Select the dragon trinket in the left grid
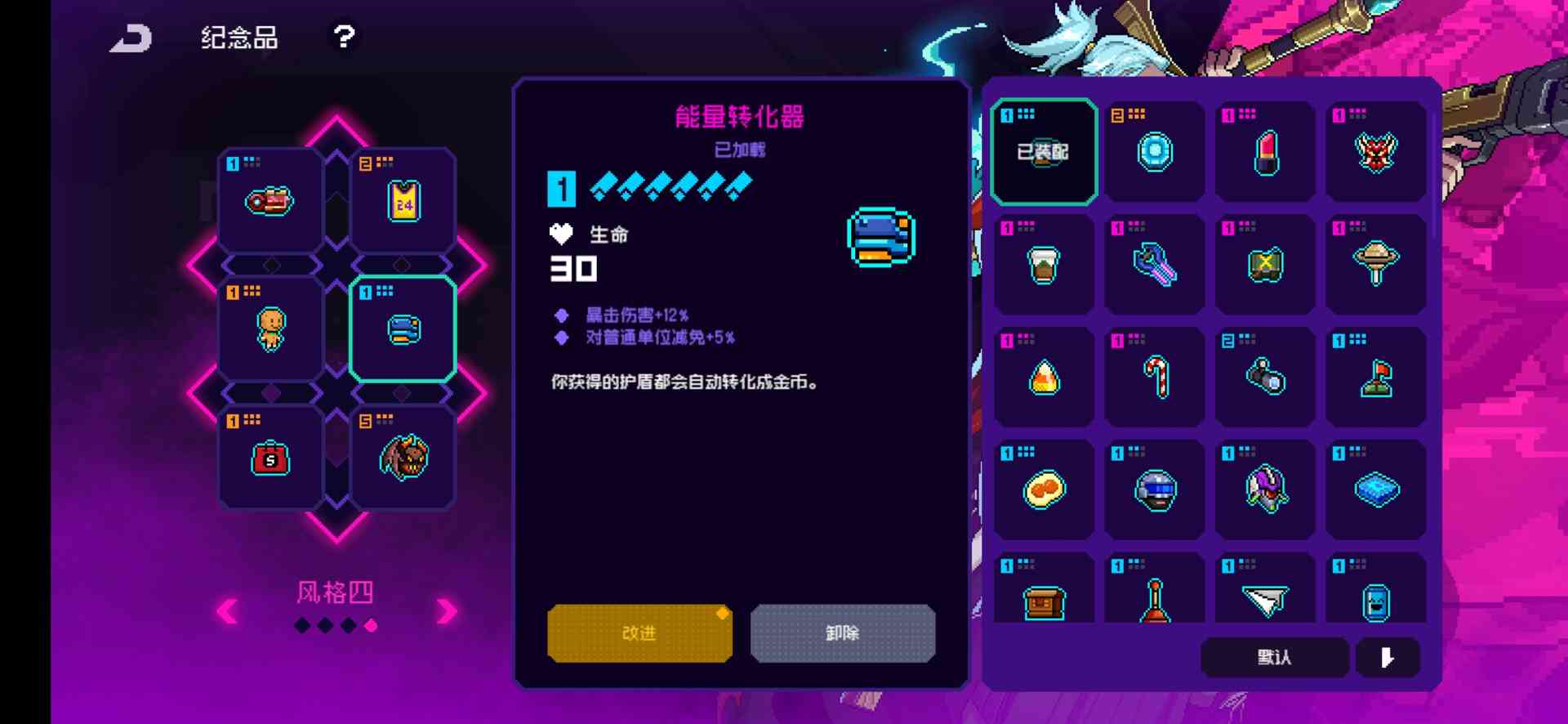1568x724 pixels. (x=402, y=457)
